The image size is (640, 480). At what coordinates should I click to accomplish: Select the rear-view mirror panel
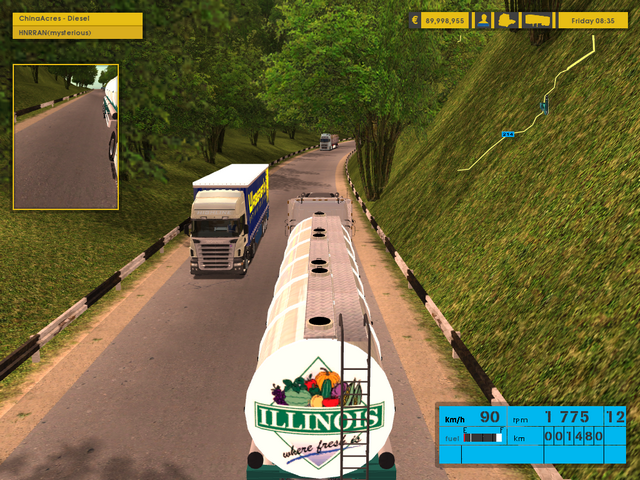pos(66,137)
